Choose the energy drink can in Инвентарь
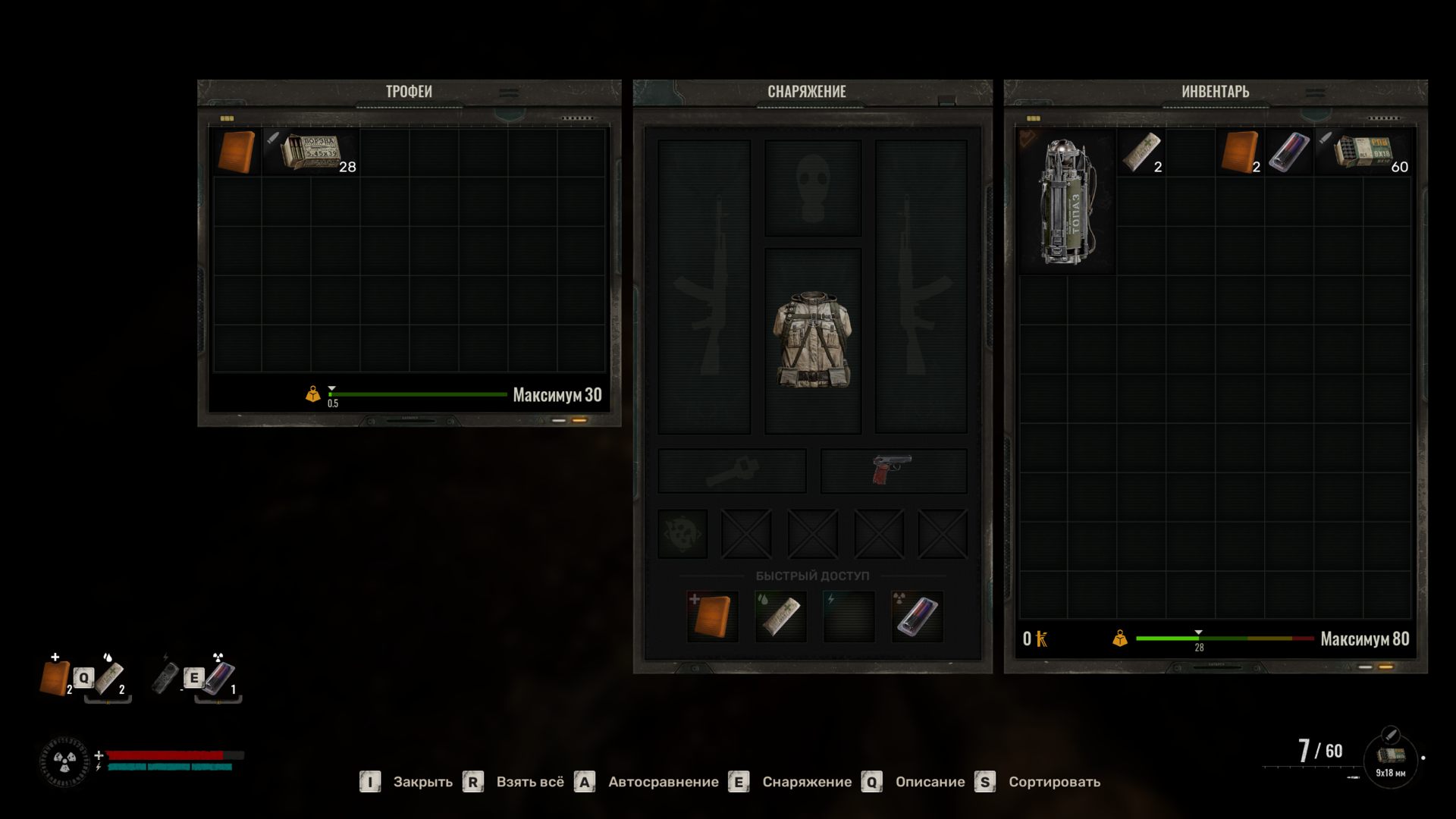 click(1288, 152)
